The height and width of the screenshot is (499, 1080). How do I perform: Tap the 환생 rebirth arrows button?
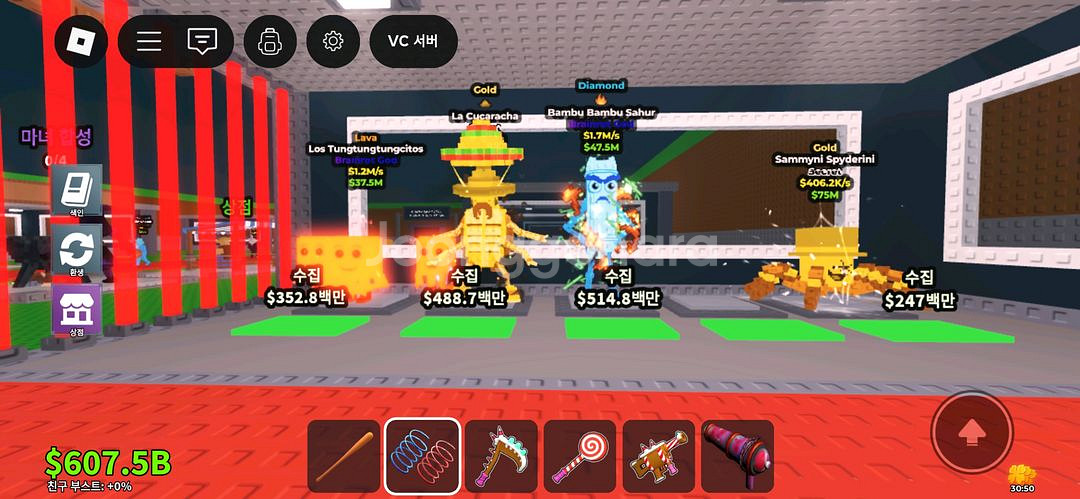[x=77, y=251]
